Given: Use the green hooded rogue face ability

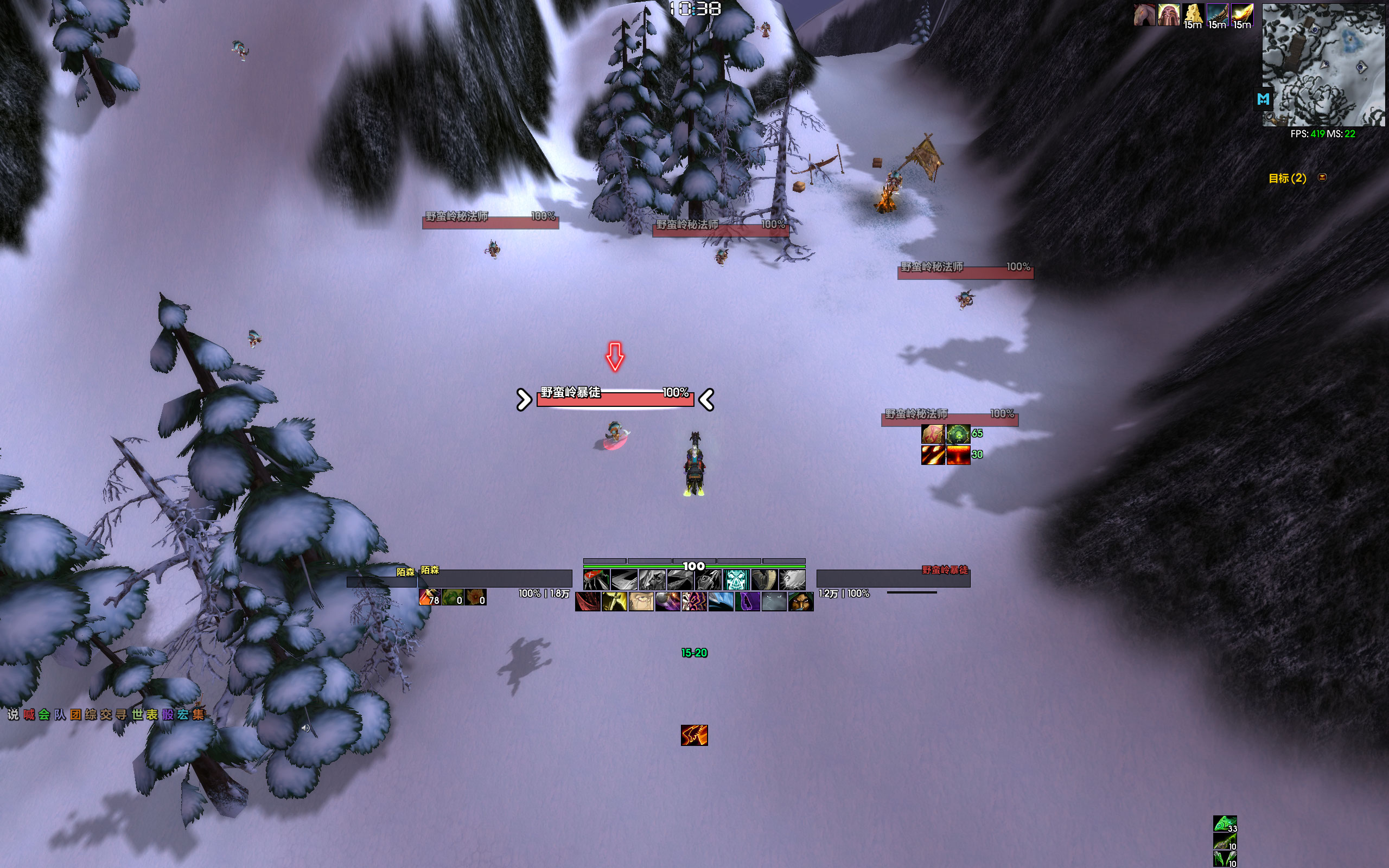Looking at the screenshot, I should coord(801,602).
